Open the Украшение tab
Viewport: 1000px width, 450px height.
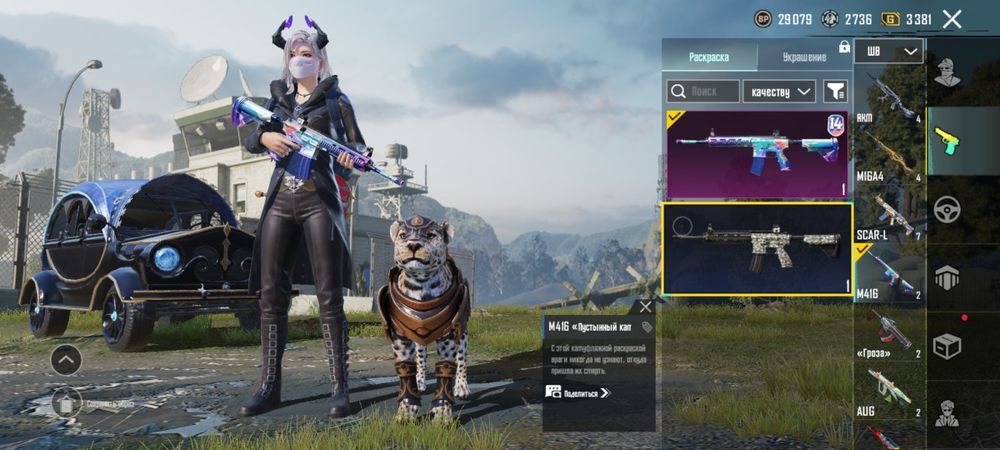click(x=804, y=56)
